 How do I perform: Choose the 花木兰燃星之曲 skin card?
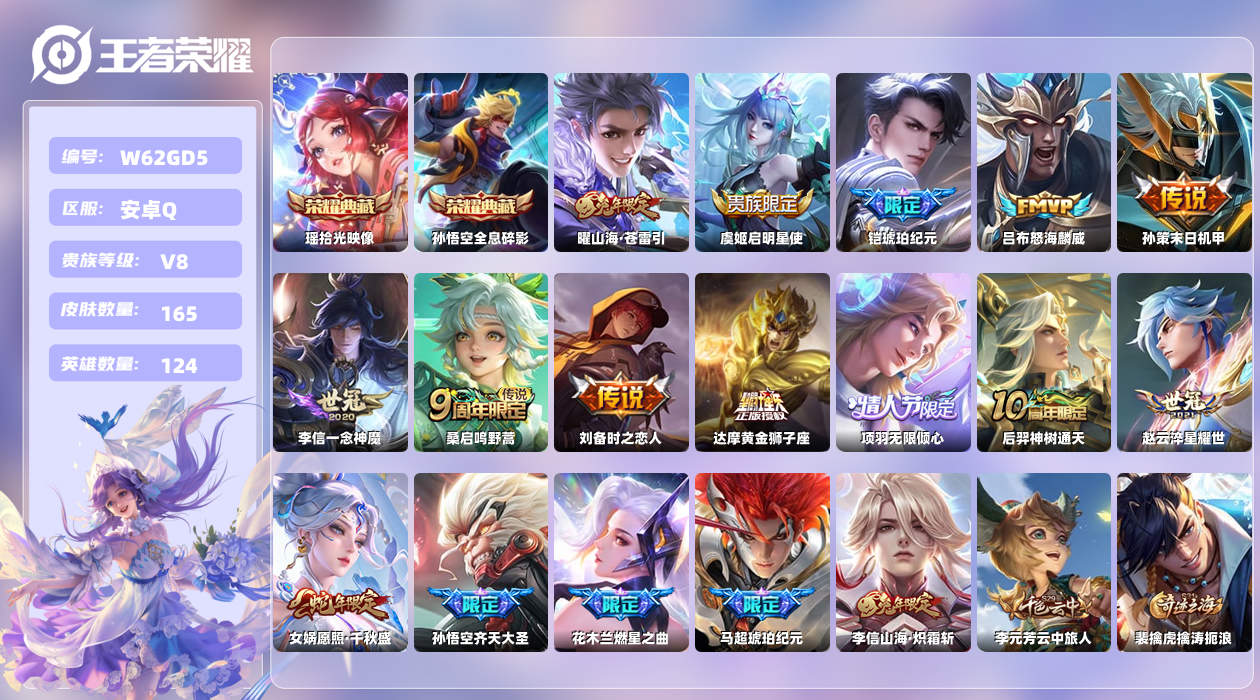[621, 562]
